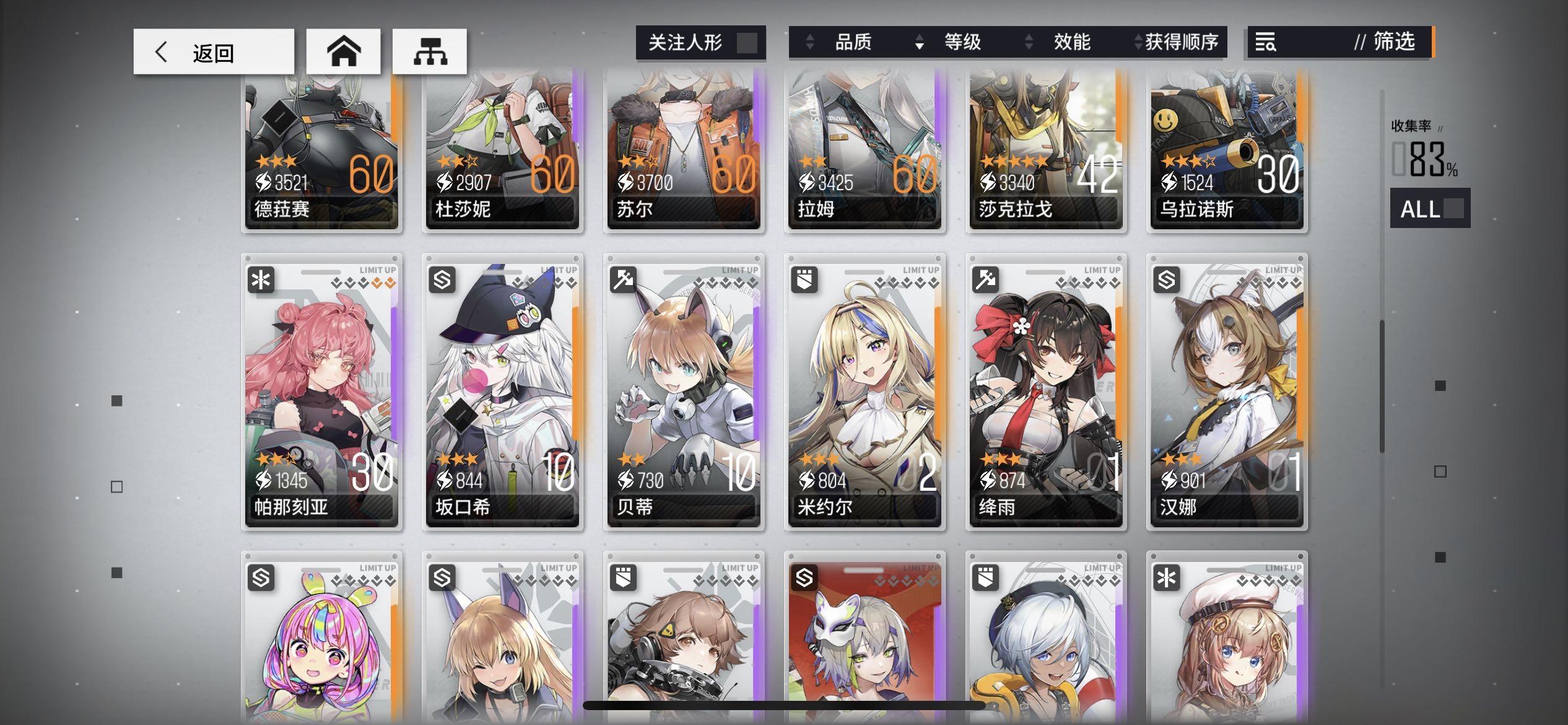Toggle the 关注人形 checkbox
This screenshot has height=725, width=1568.
747,42
